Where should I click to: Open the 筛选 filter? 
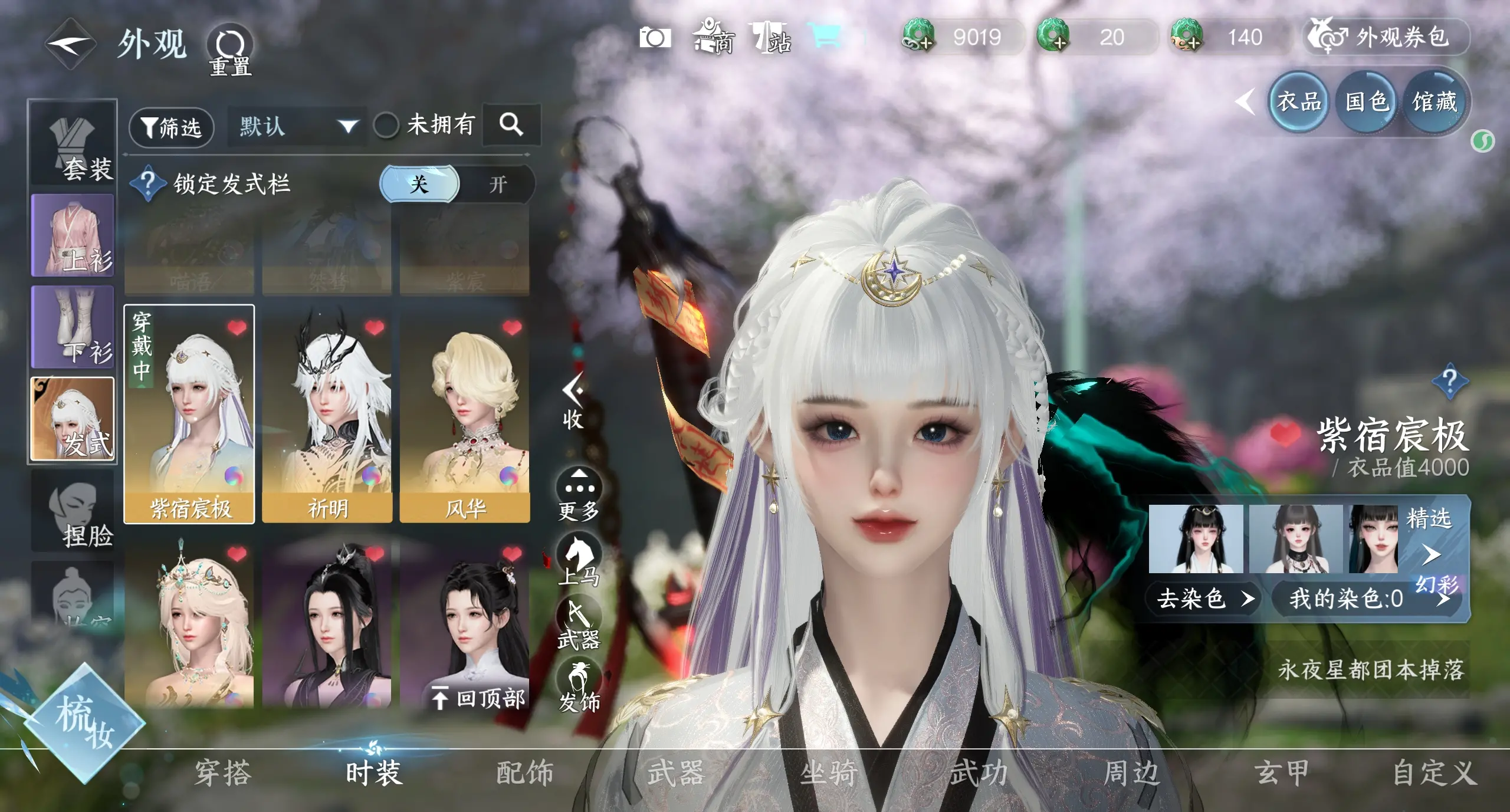[171, 126]
